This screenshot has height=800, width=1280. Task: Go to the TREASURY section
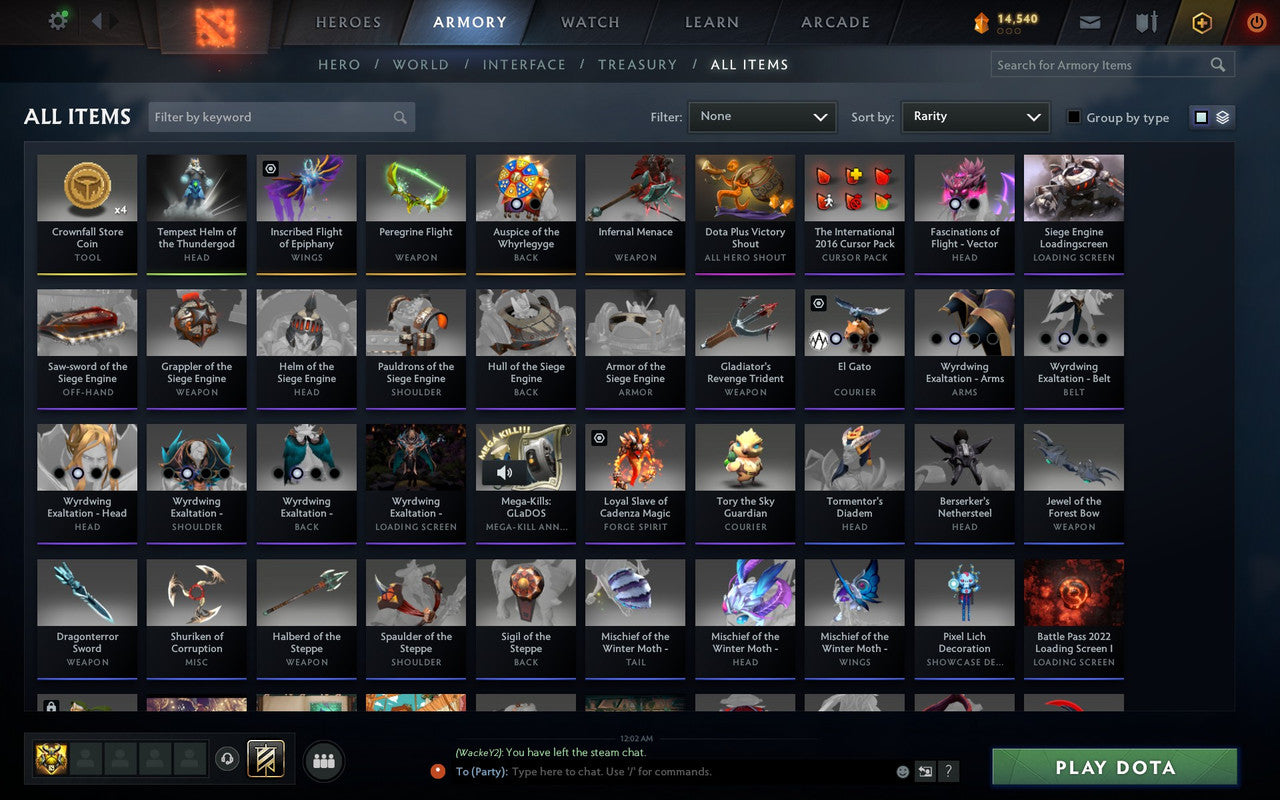(x=637, y=64)
